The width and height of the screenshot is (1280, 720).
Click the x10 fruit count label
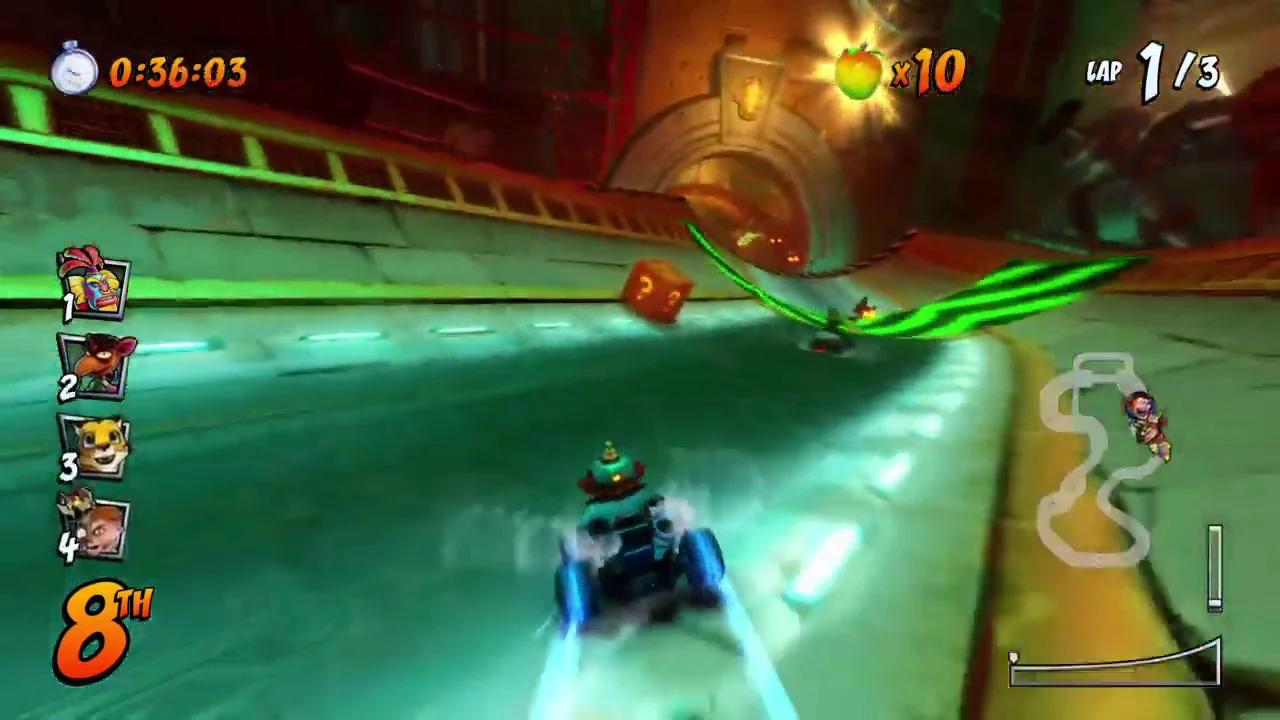pos(930,70)
